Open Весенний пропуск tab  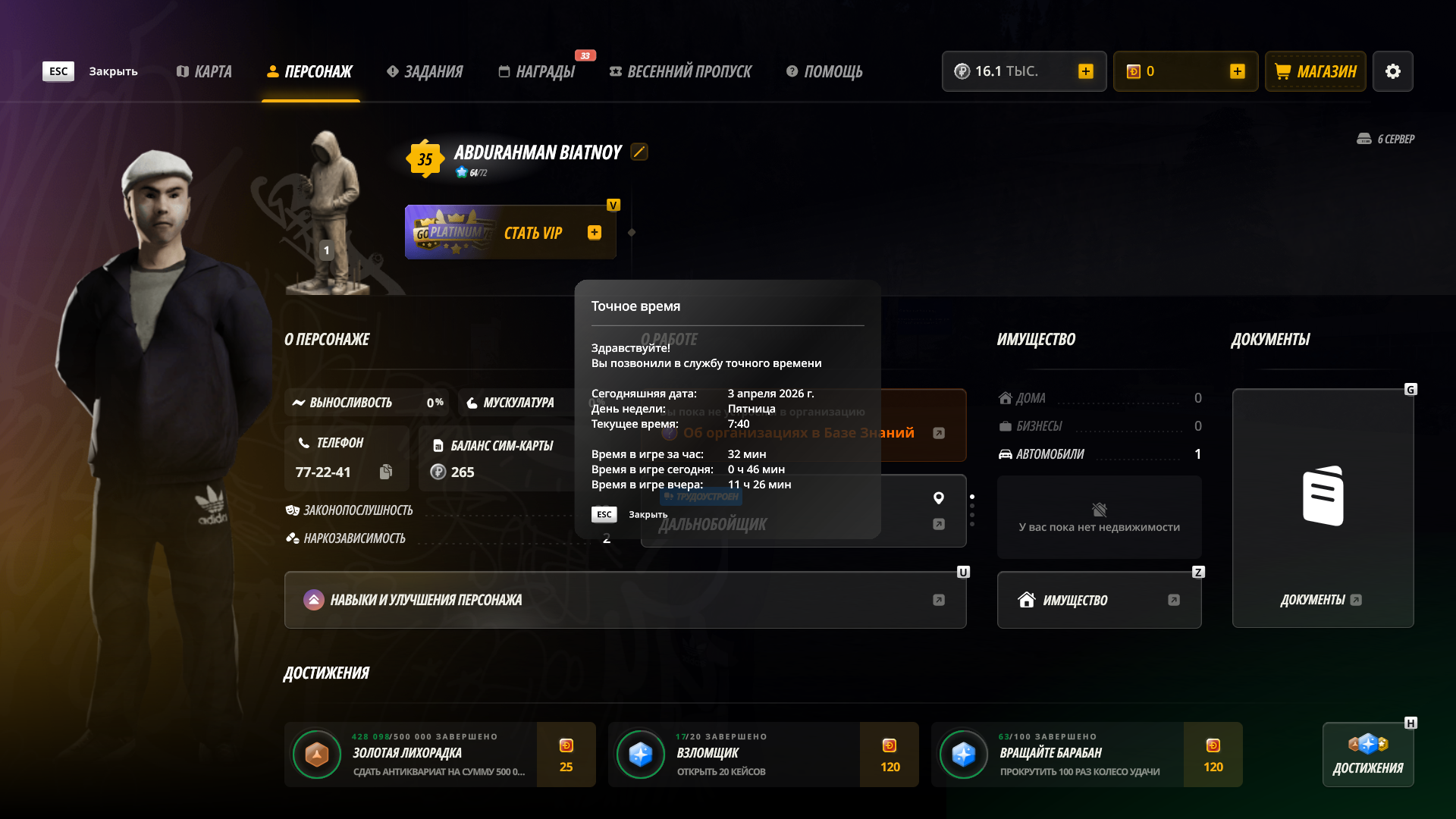(680, 71)
